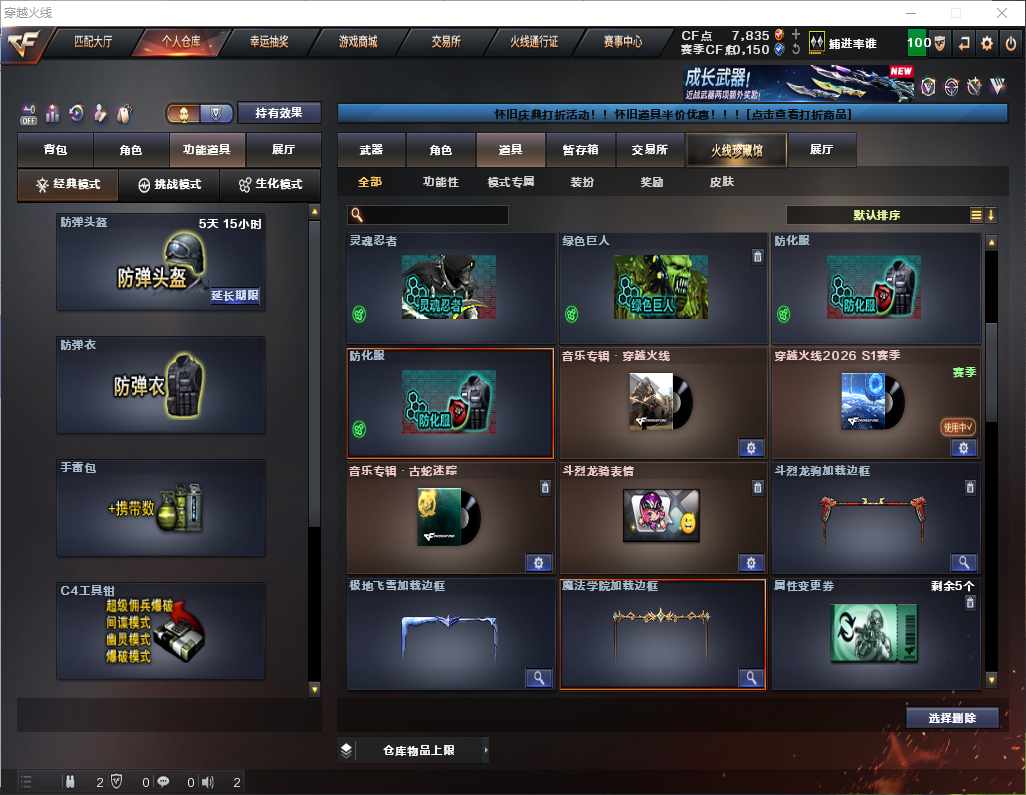Select the 防弹衣 body armor item

[x=161, y=385]
